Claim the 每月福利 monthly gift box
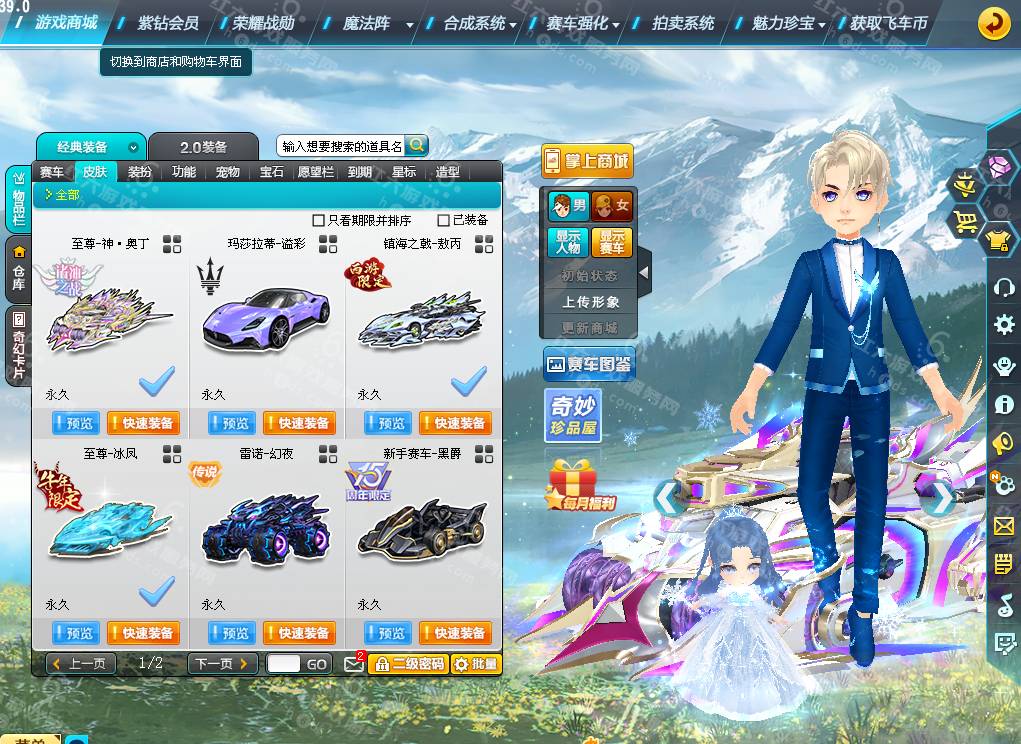1021x744 pixels. 580,486
